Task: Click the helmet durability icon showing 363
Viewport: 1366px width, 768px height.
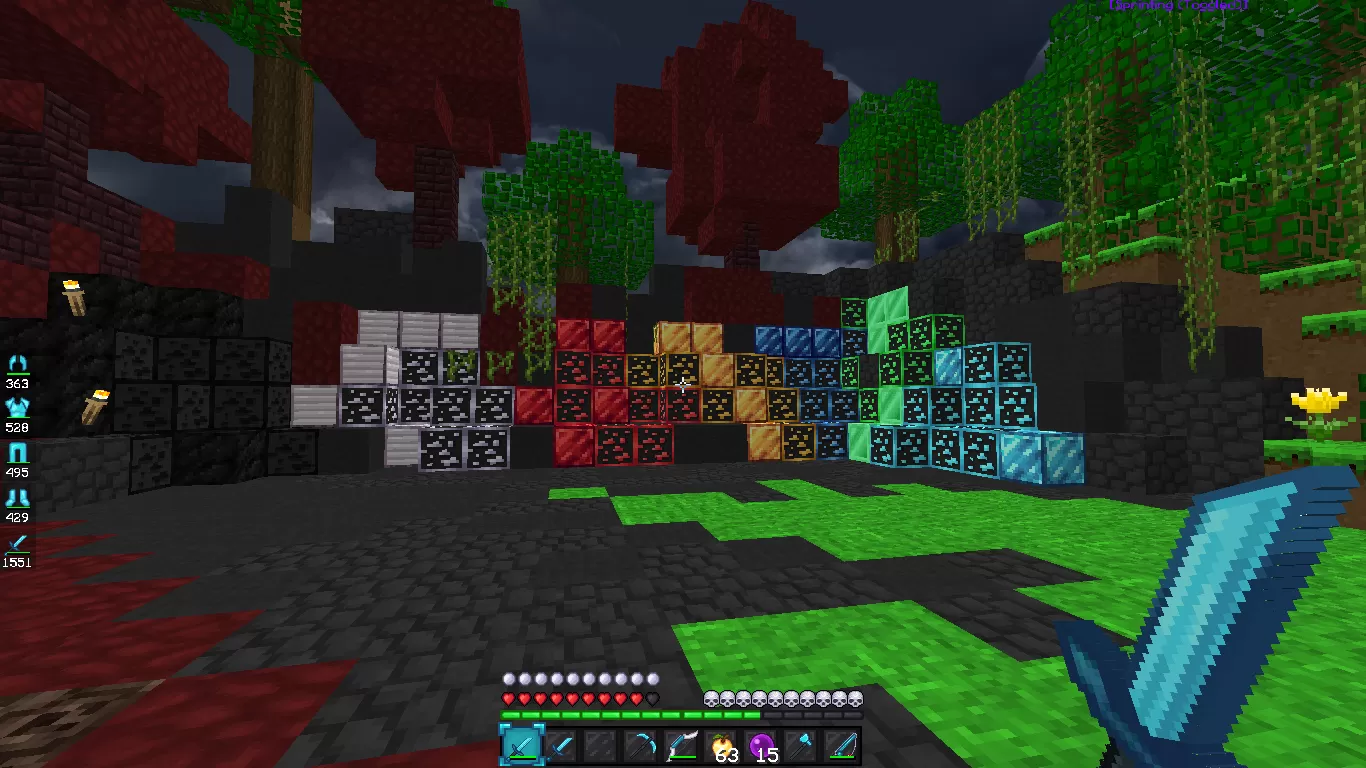Action: tap(20, 363)
